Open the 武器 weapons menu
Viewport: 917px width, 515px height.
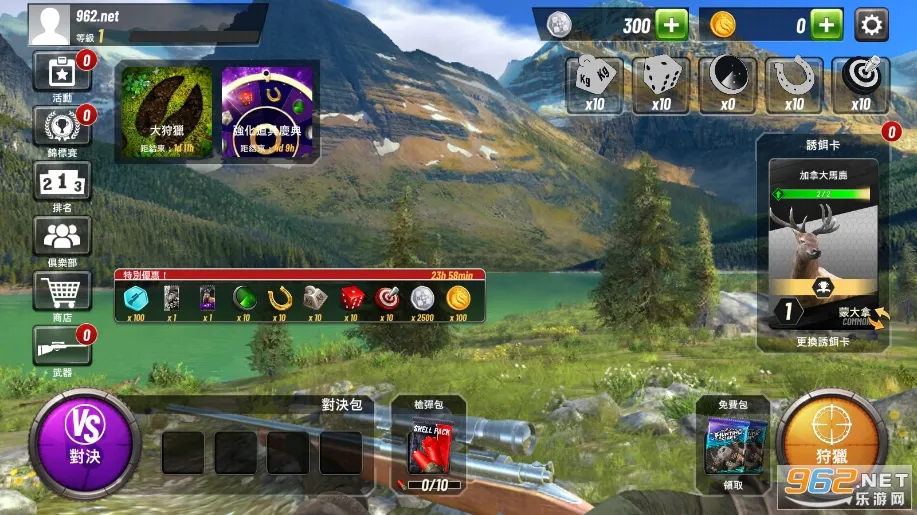(62, 349)
